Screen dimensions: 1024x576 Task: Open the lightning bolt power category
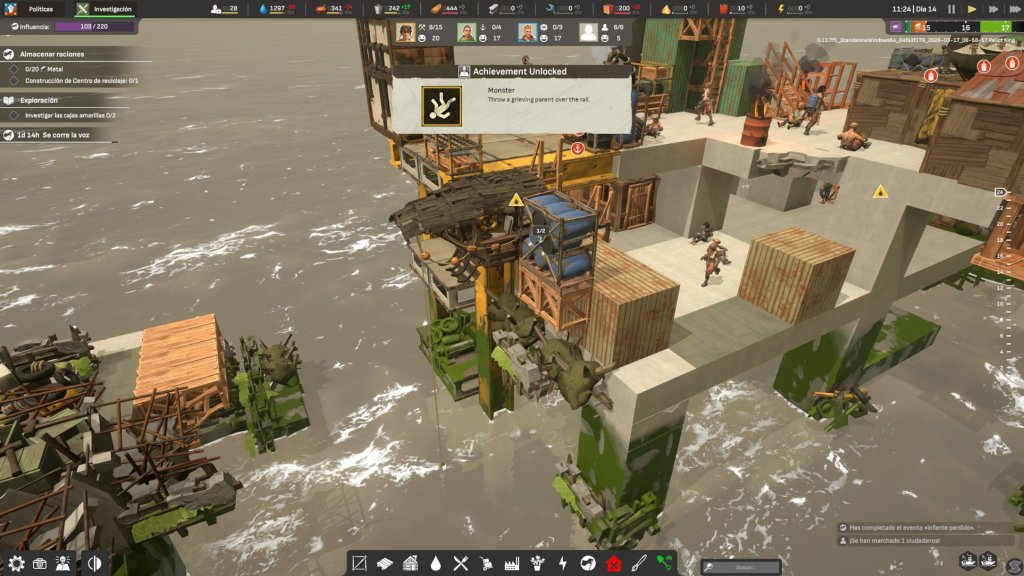click(x=562, y=563)
